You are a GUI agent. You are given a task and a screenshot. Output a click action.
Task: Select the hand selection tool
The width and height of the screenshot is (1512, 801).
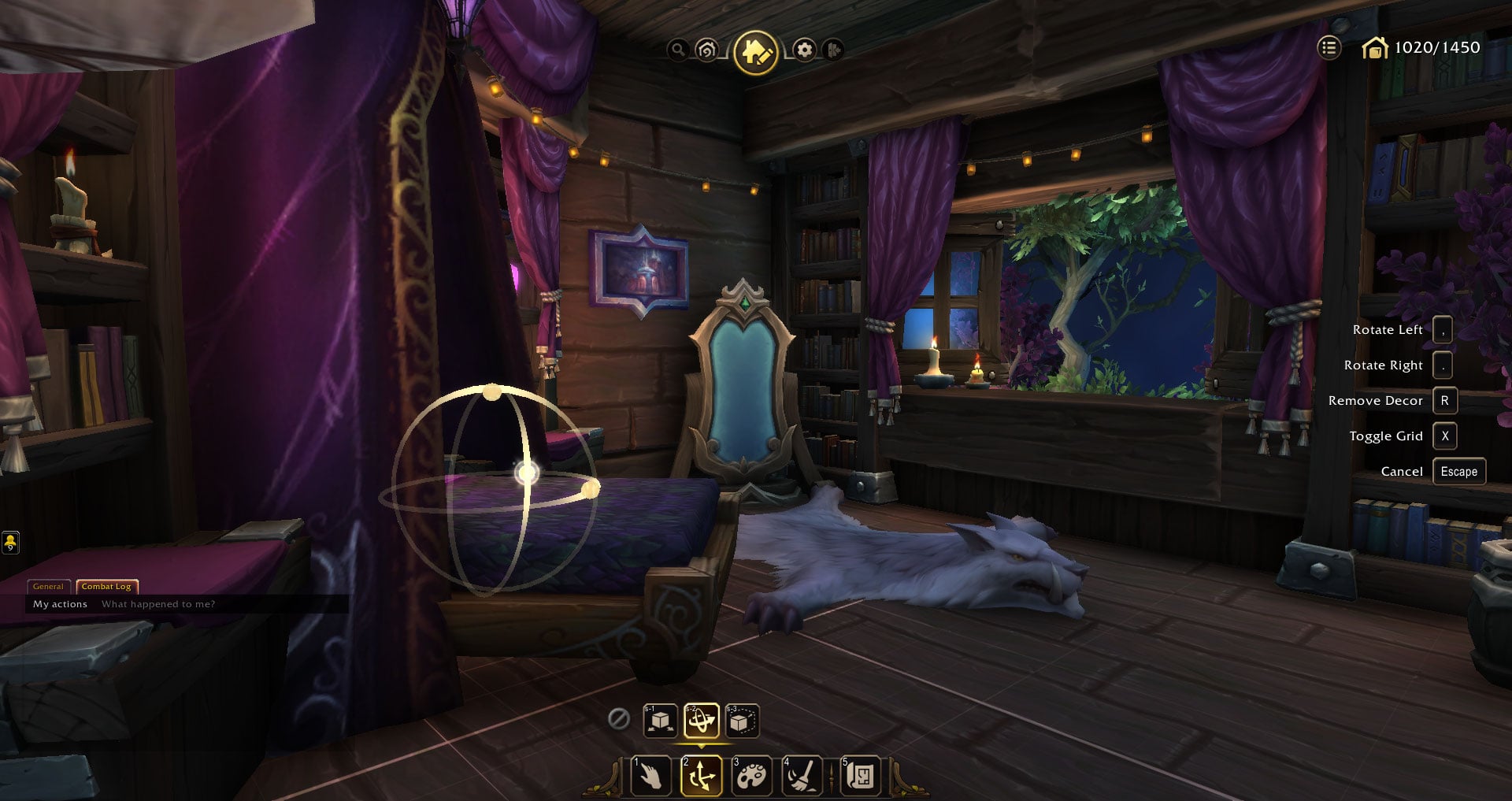tap(651, 776)
